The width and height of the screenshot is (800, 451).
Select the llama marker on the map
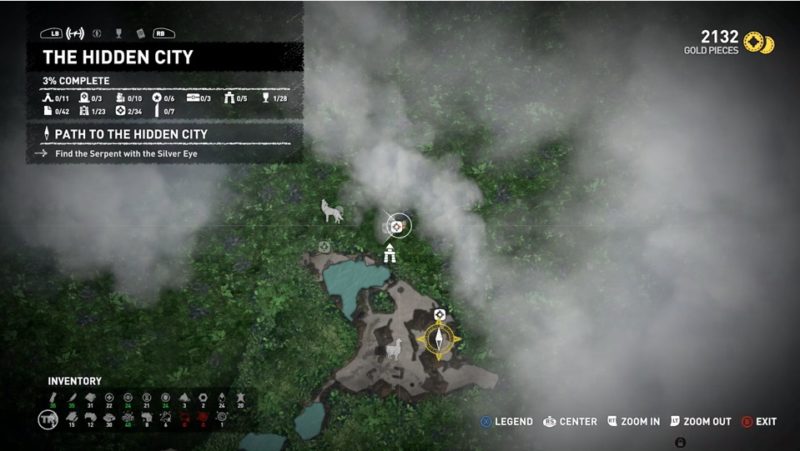click(x=394, y=350)
